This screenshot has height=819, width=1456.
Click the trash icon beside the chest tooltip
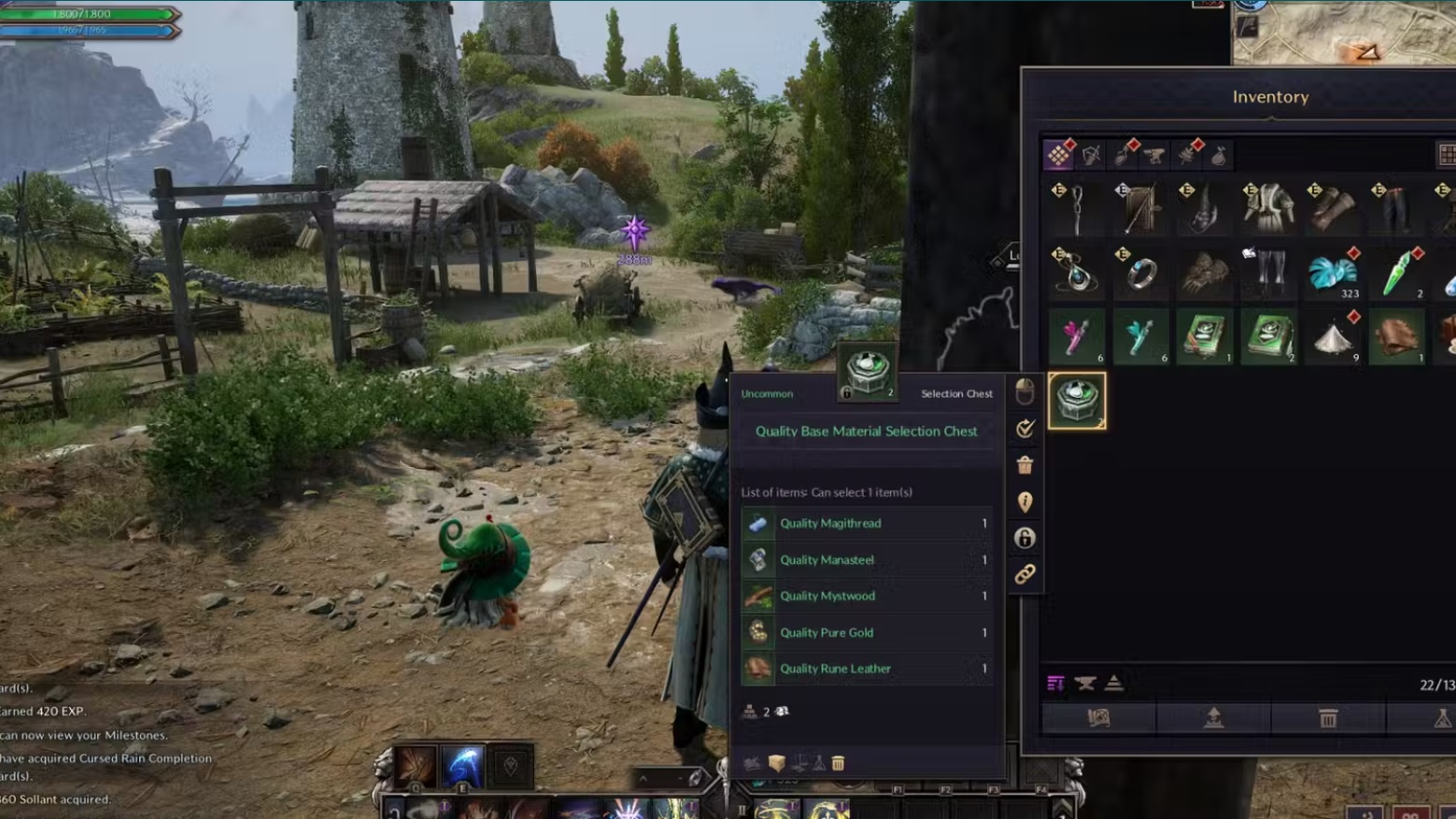pyautogui.click(x=1025, y=462)
